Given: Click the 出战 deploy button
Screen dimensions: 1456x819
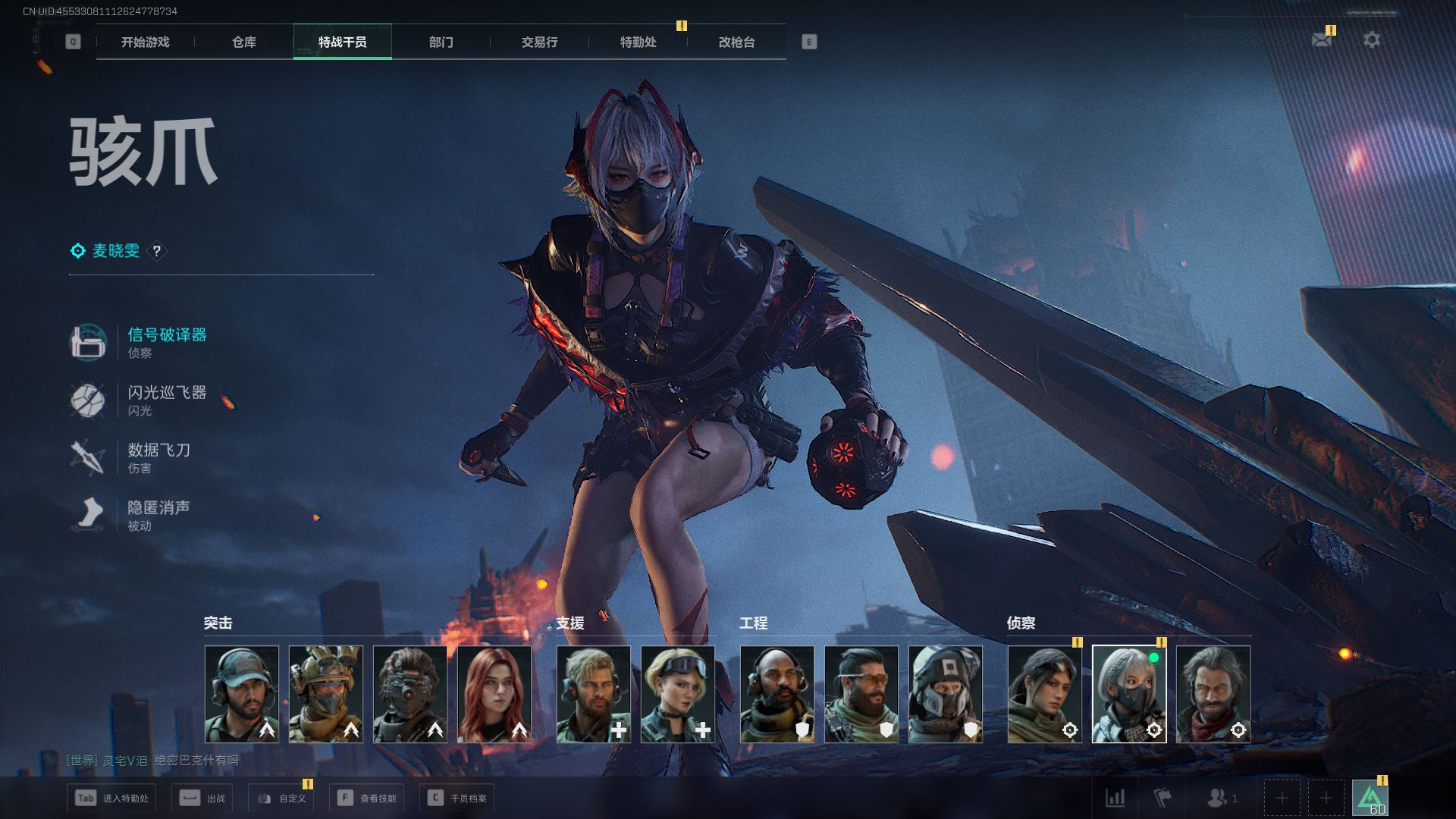Looking at the screenshot, I should (x=202, y=798).
